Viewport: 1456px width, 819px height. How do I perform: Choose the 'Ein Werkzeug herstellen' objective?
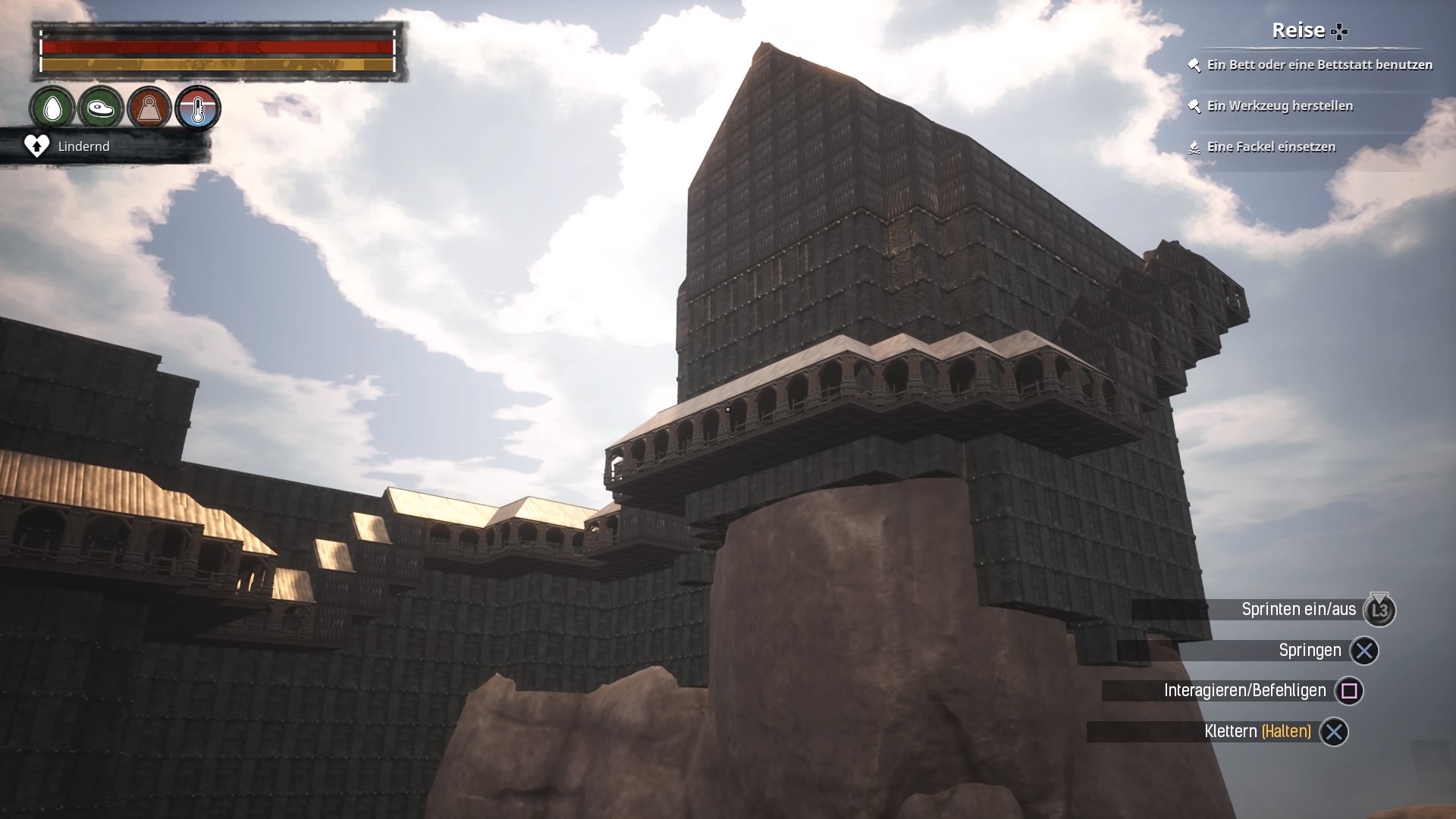(1279, 106)
